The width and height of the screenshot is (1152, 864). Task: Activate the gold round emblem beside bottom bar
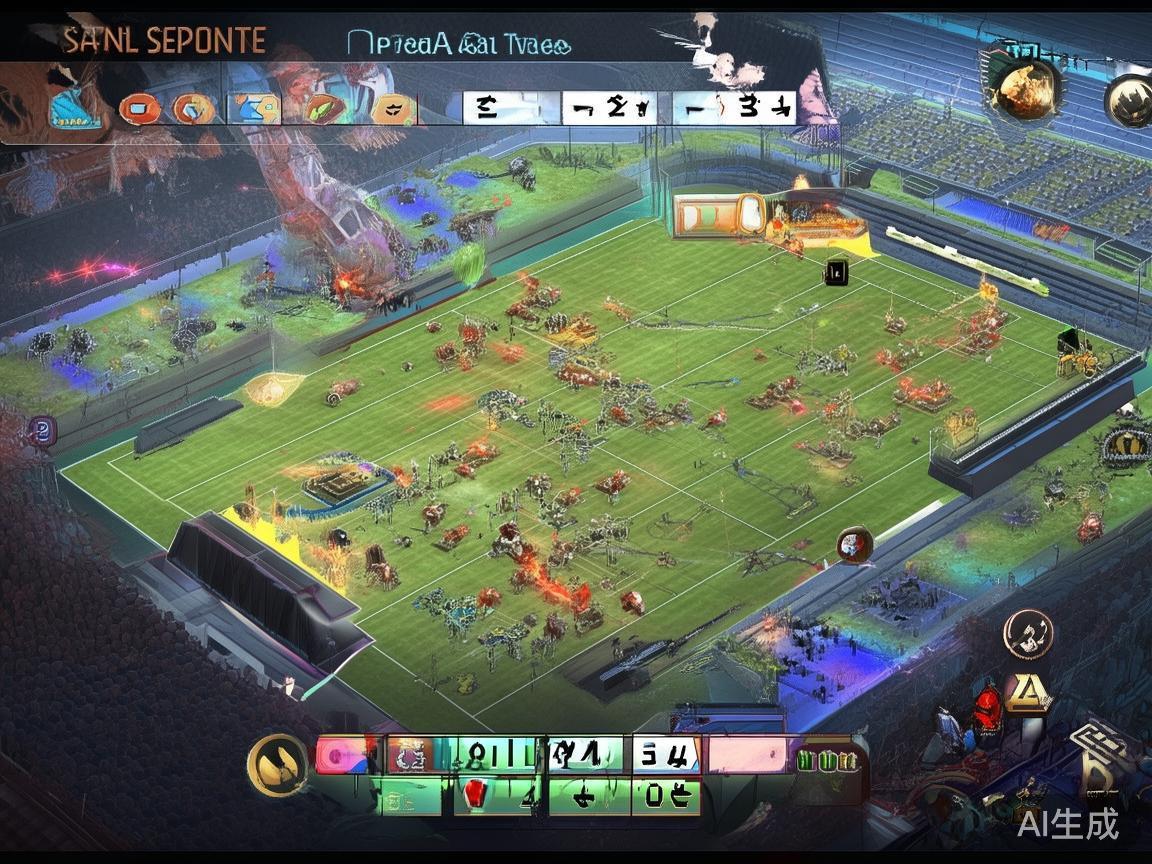click(x=277, y=765)
